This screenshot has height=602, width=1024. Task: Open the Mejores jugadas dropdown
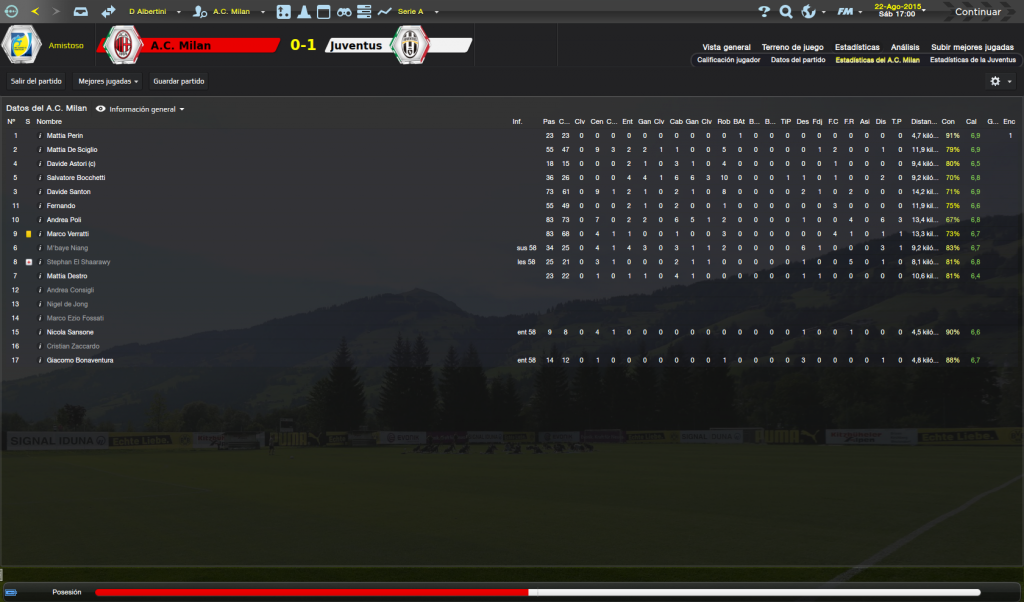pos(108,81)
